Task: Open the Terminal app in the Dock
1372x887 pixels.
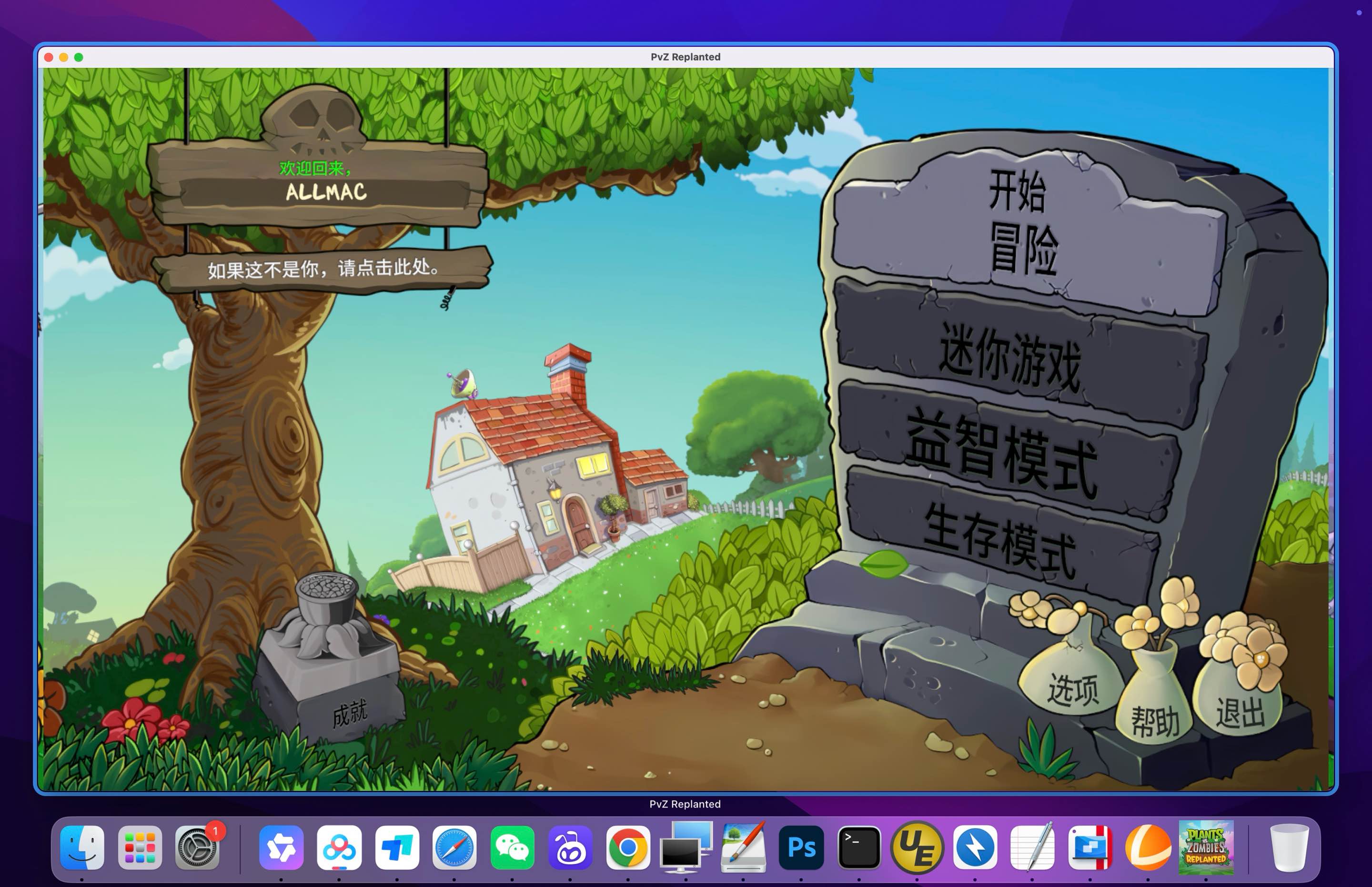Action: pos(858,847)
